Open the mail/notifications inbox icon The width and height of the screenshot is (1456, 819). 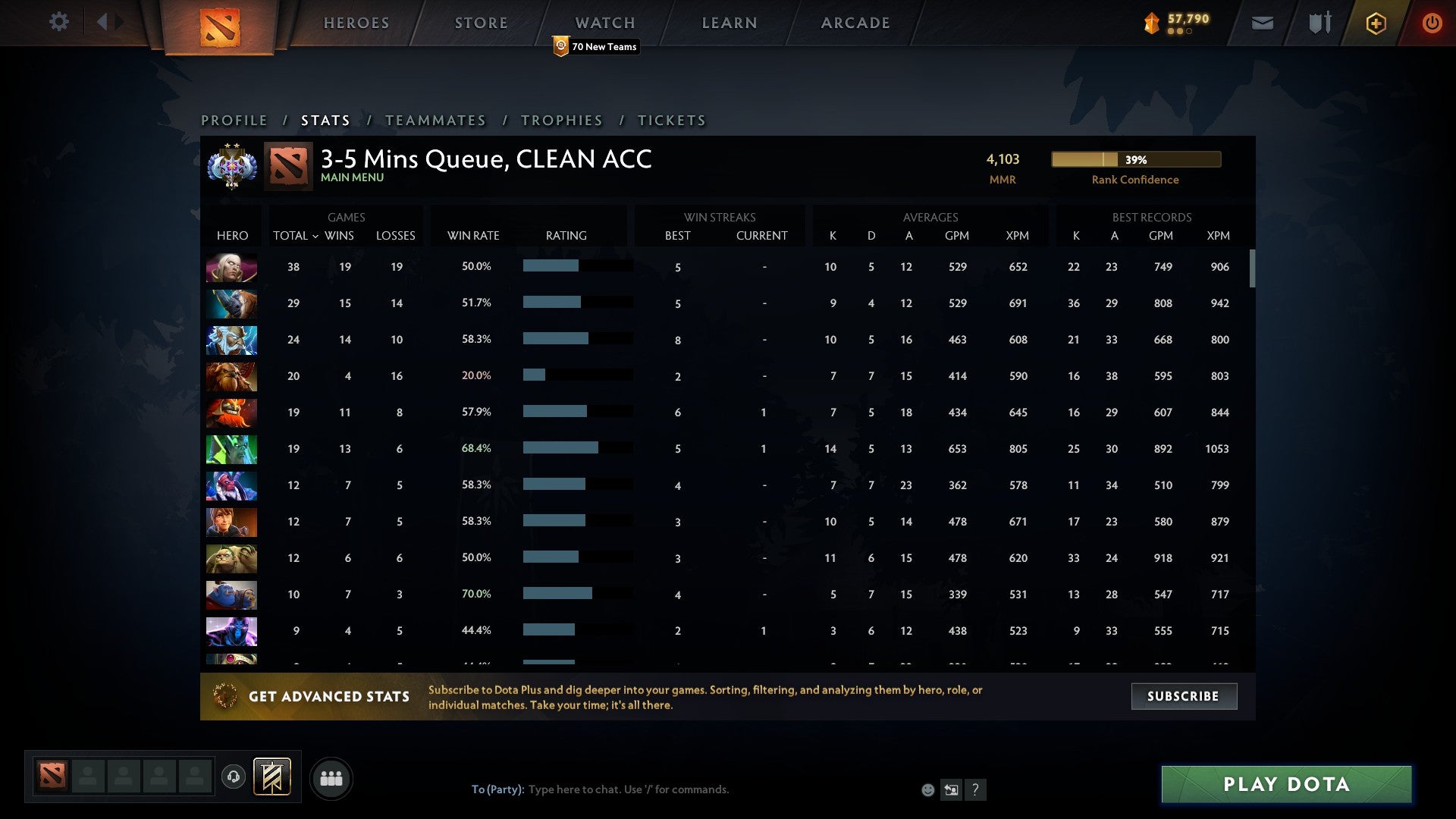tap(1262, 23)
